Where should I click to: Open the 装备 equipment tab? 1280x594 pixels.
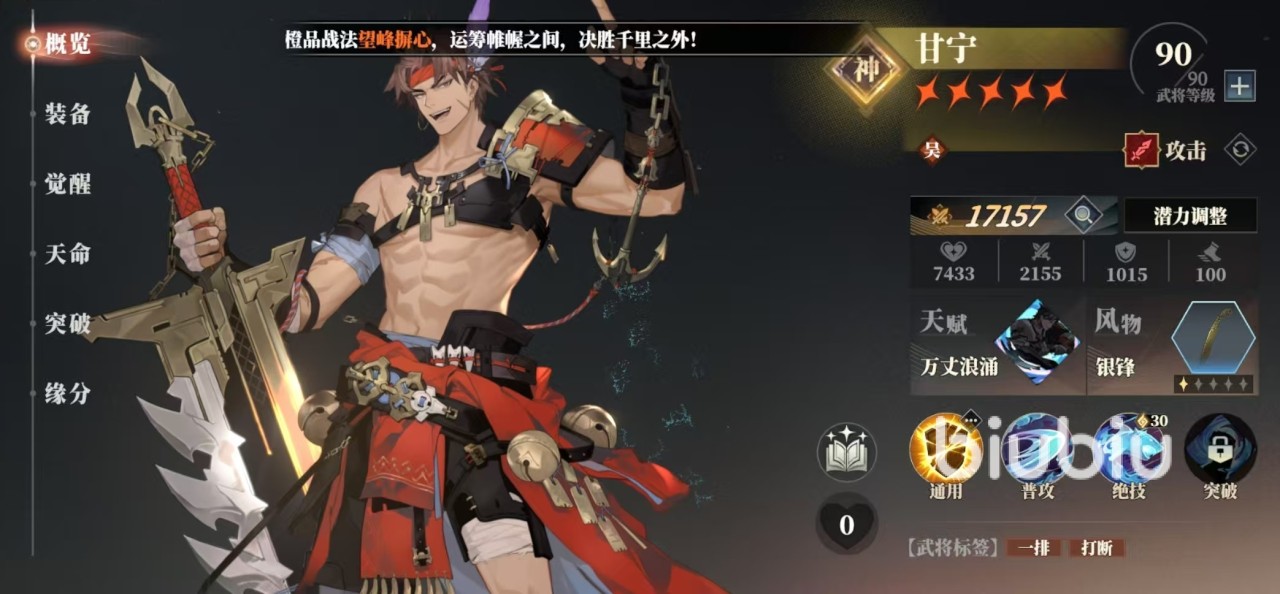[x=67, y=114]
